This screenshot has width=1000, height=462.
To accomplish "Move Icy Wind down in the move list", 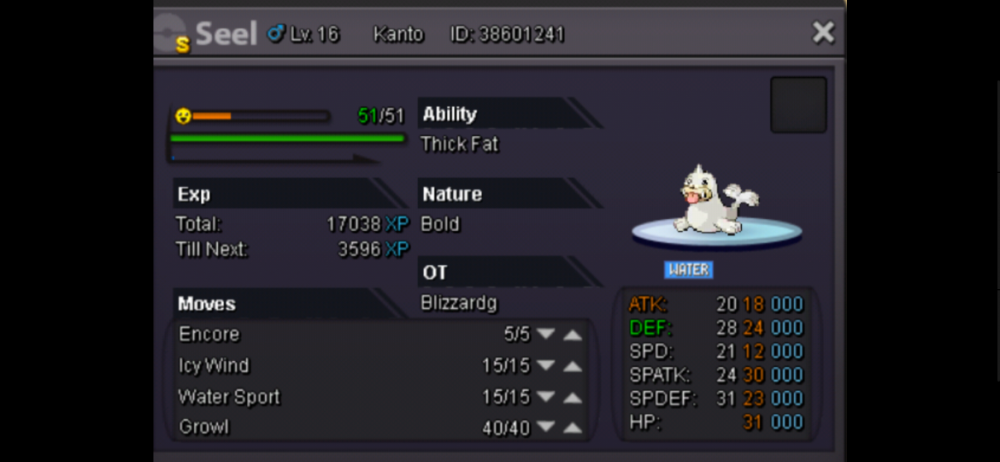I will [x=546, y=366].
